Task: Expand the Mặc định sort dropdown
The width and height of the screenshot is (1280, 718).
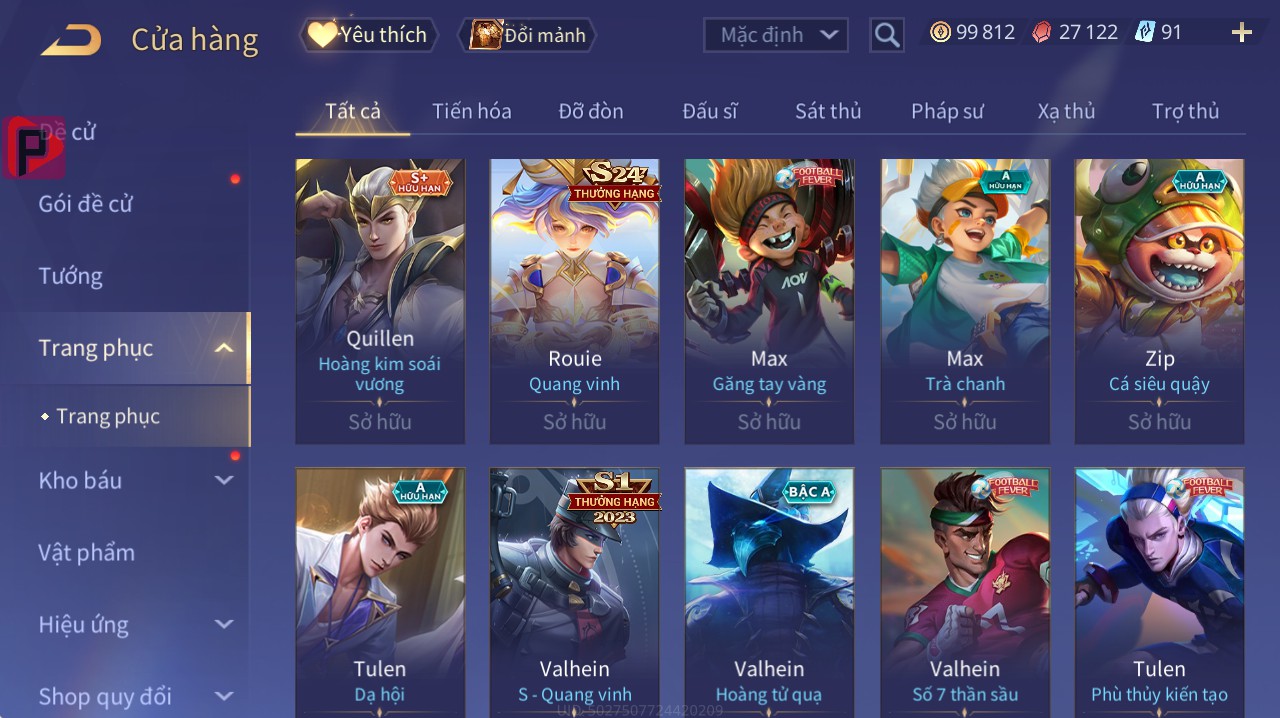Action: 776,35
